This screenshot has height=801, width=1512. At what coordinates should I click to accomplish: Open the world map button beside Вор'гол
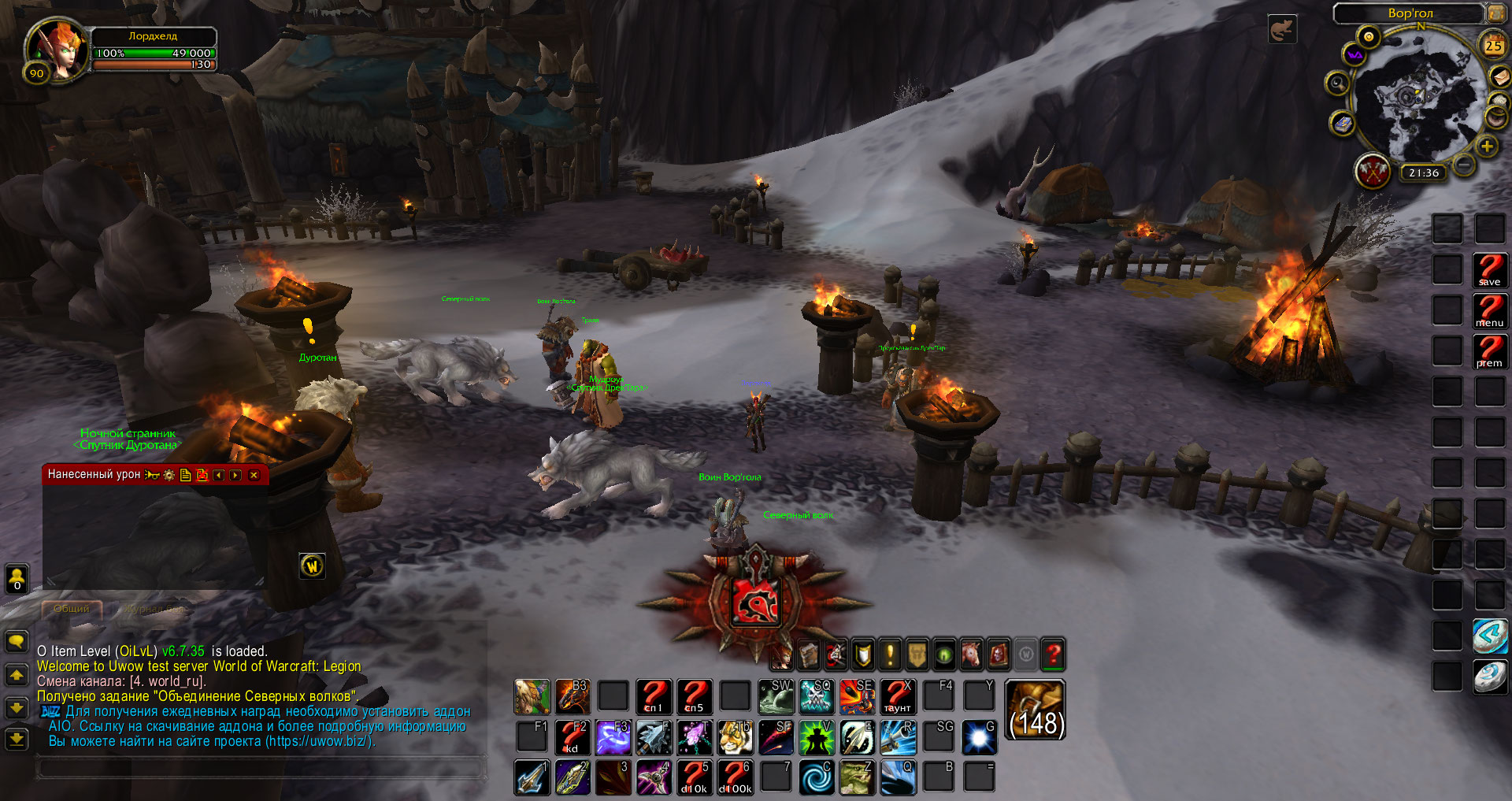[x=1495, y=13]
